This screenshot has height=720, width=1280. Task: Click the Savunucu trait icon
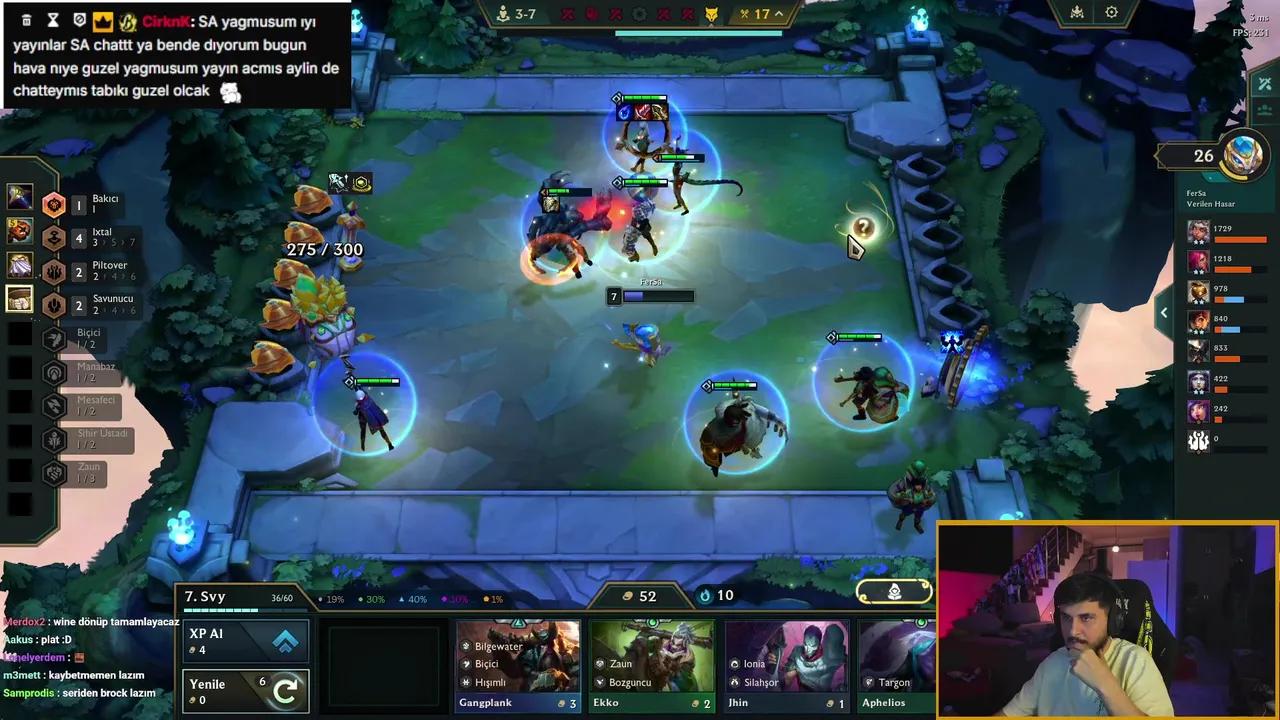point(54,304)
